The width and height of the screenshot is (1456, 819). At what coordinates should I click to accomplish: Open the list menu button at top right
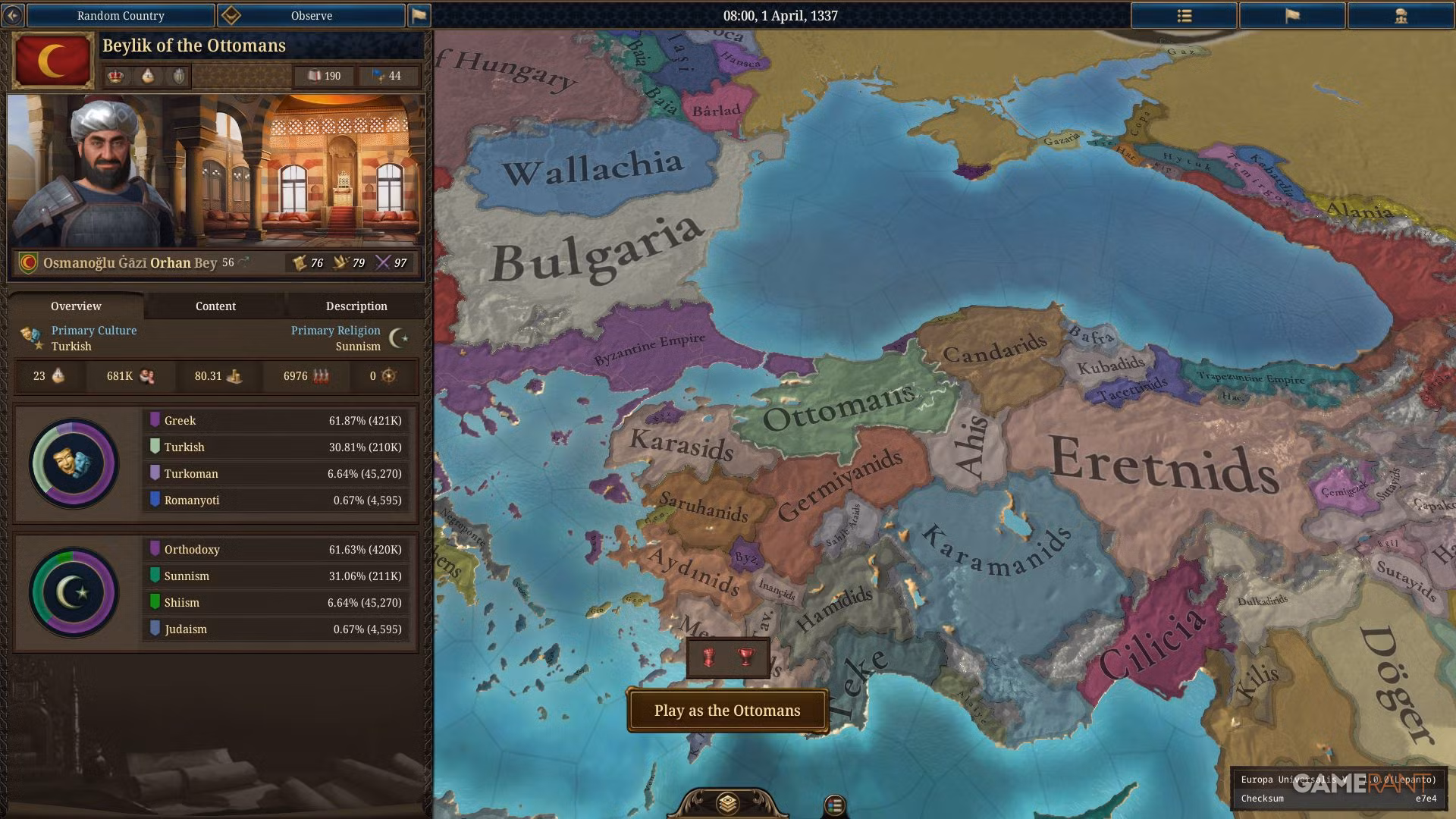[1184, 15]
